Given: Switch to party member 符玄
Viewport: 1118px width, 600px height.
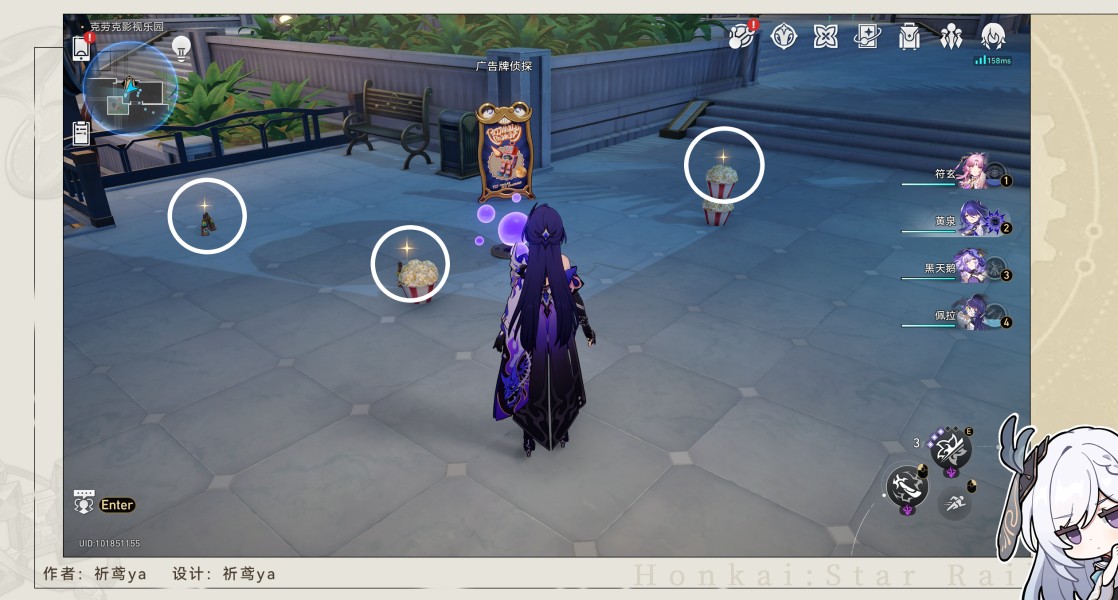Looking at the screenshot, I should point(972,172).
